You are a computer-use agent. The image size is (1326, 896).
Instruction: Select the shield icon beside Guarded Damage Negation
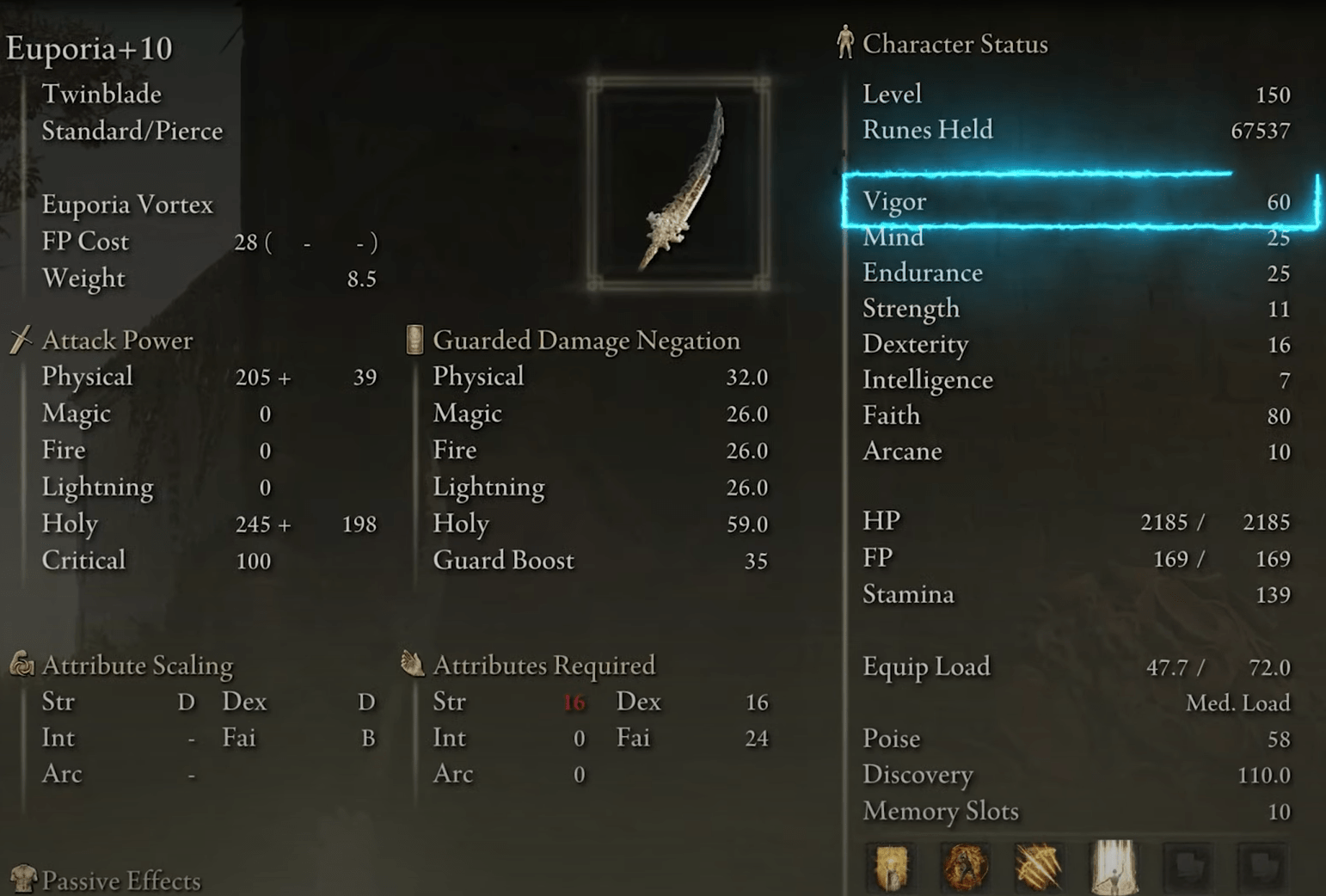tap(413, 339)
